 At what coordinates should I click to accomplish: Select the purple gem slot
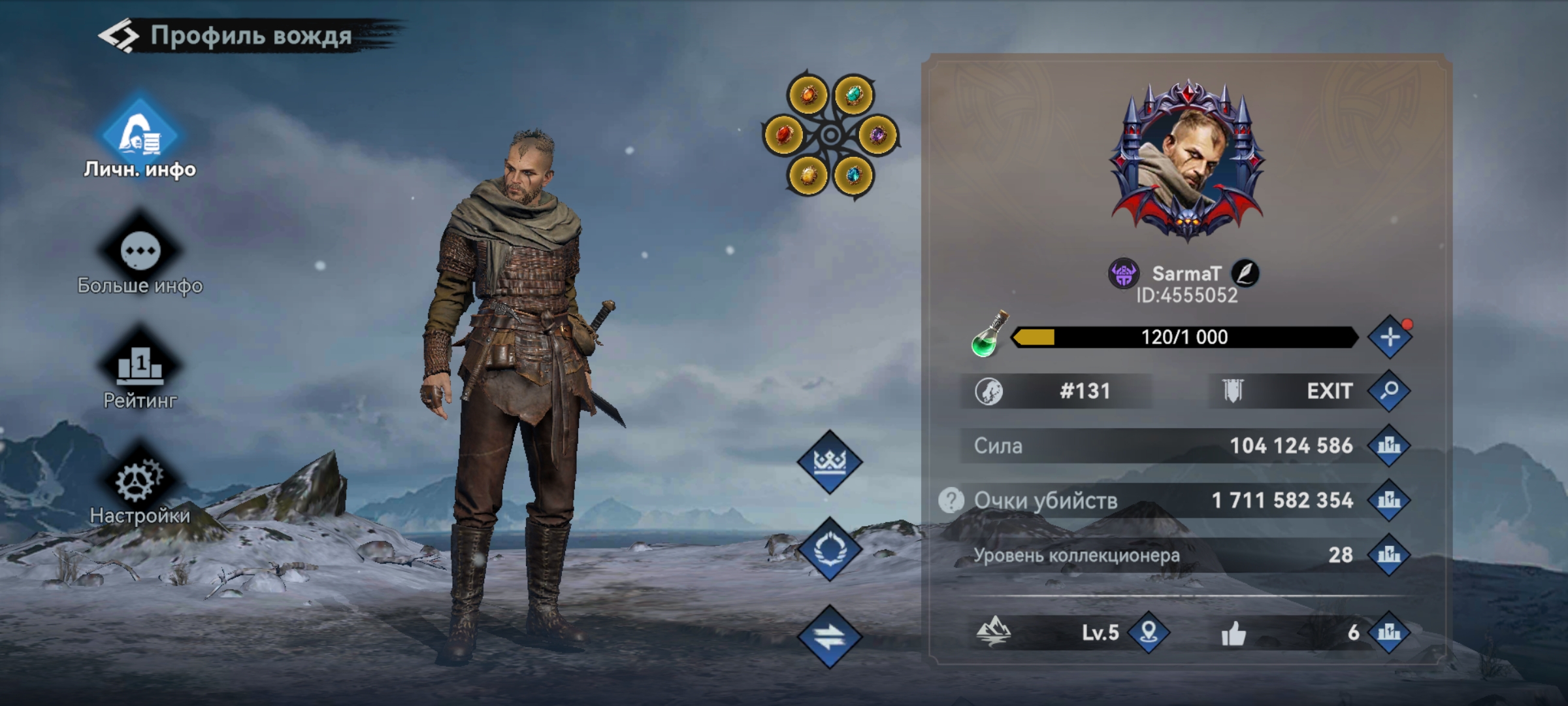tap(877, 135)
